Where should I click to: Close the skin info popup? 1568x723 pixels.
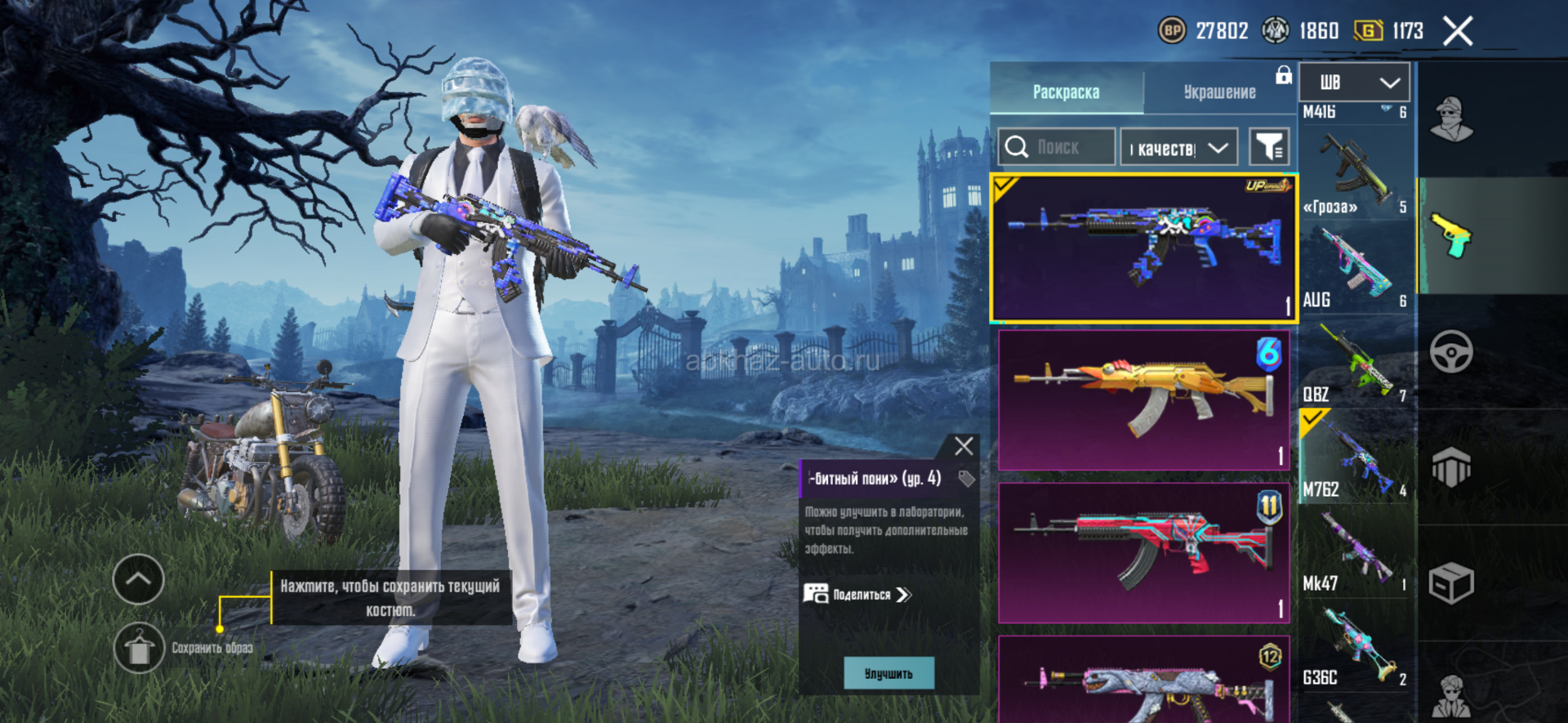click(x=964, y=446)
